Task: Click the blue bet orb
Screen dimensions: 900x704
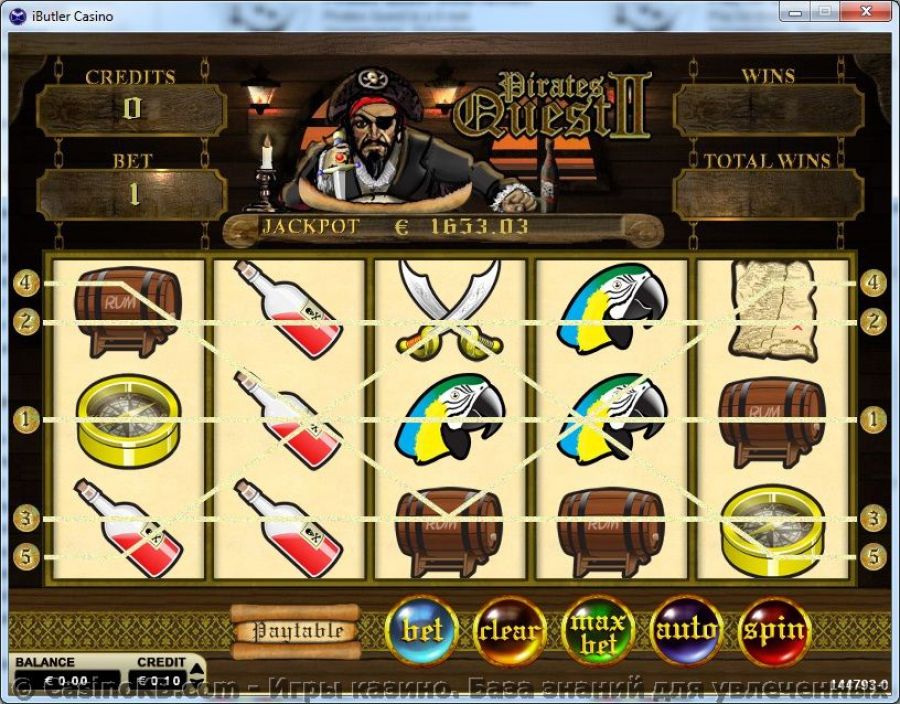Action: coord(421,631)
